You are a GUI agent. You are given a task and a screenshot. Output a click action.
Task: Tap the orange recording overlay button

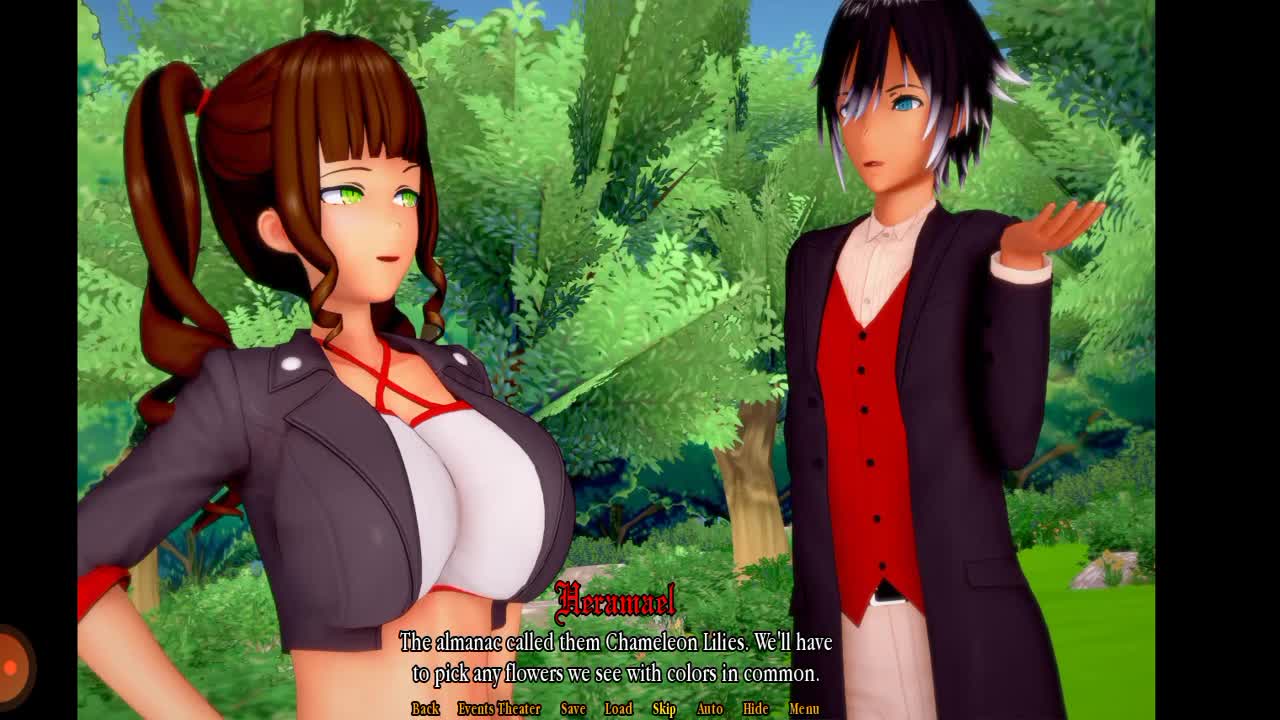12,666
